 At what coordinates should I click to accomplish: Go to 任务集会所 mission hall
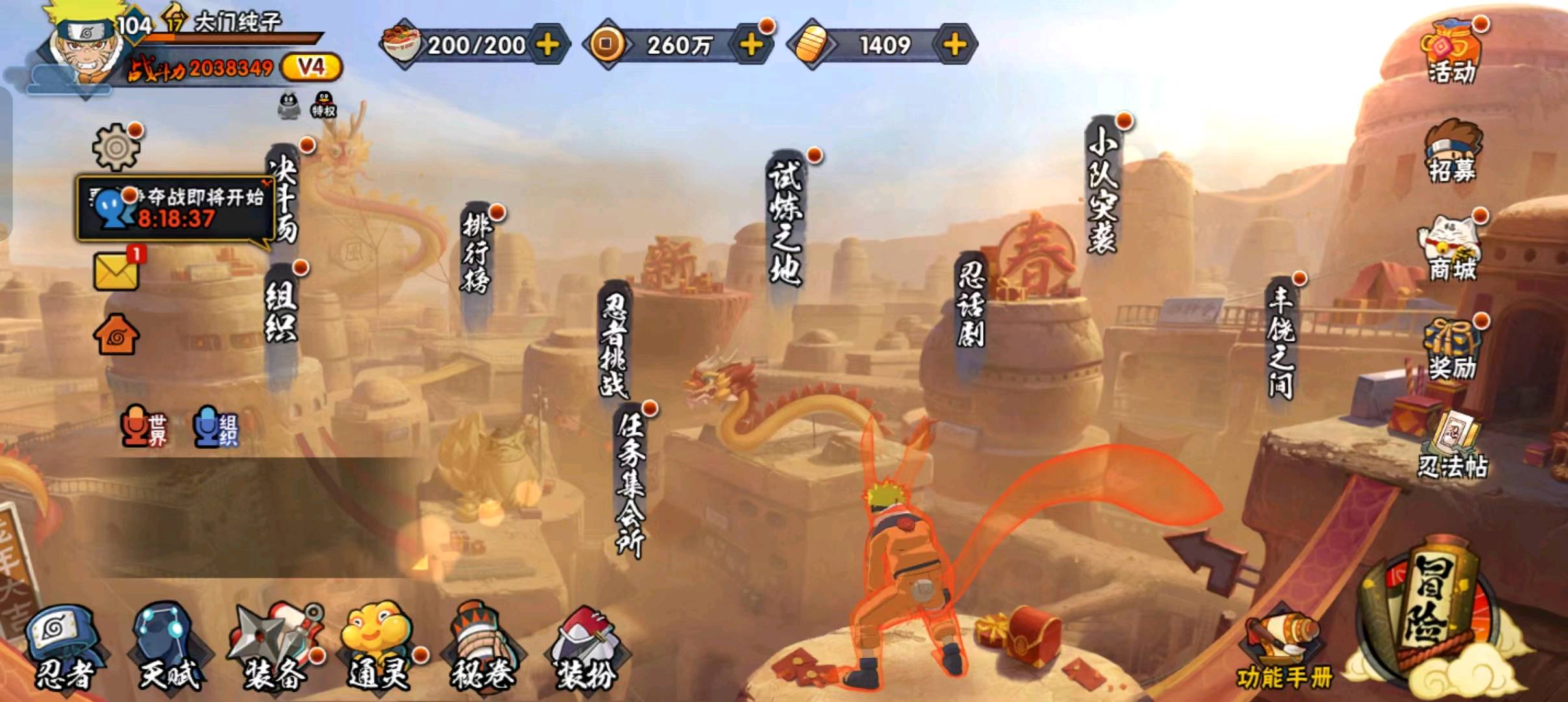pos(629,484)
